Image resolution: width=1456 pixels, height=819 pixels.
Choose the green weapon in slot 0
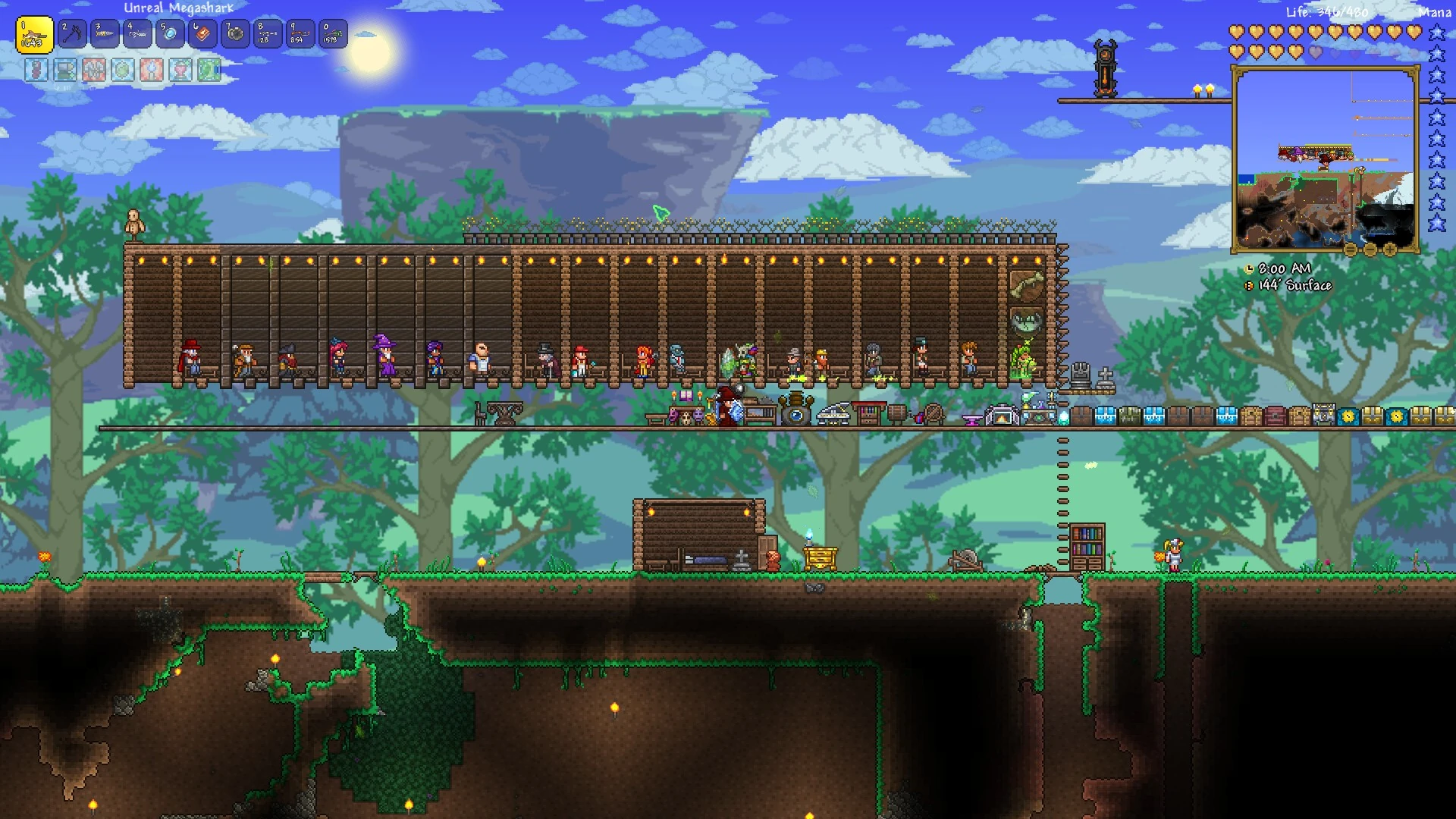[x=333, y=34]
